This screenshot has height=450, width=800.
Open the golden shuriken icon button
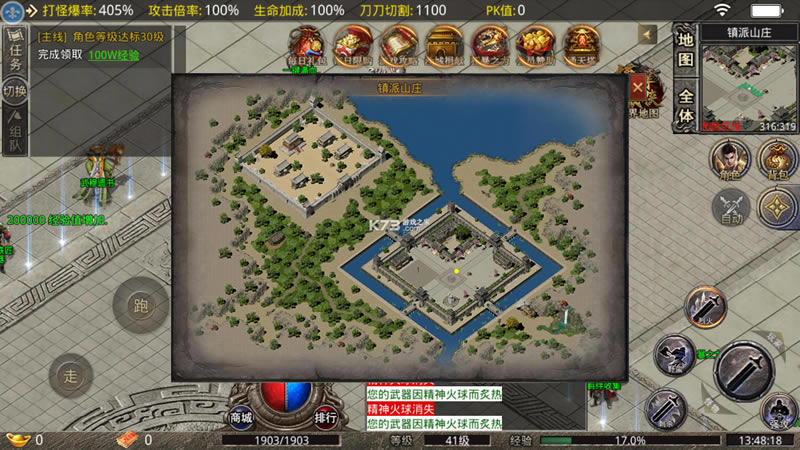tap(776, 208)
